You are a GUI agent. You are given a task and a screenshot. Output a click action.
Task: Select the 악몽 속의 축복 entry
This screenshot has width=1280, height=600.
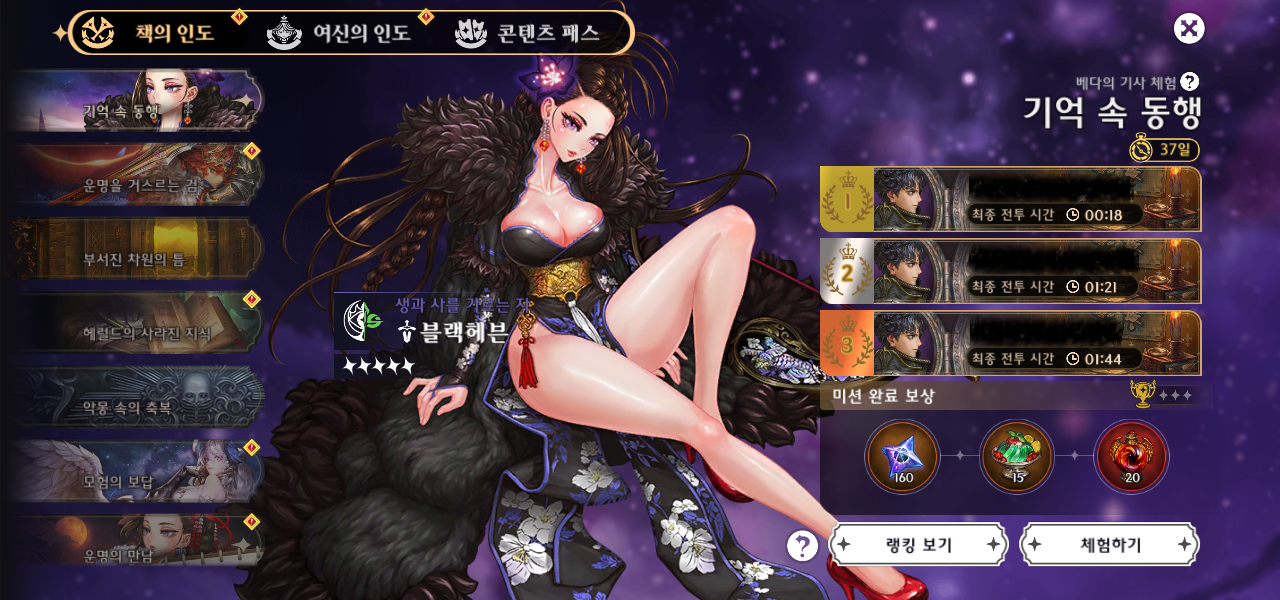[x=138, y=397]
